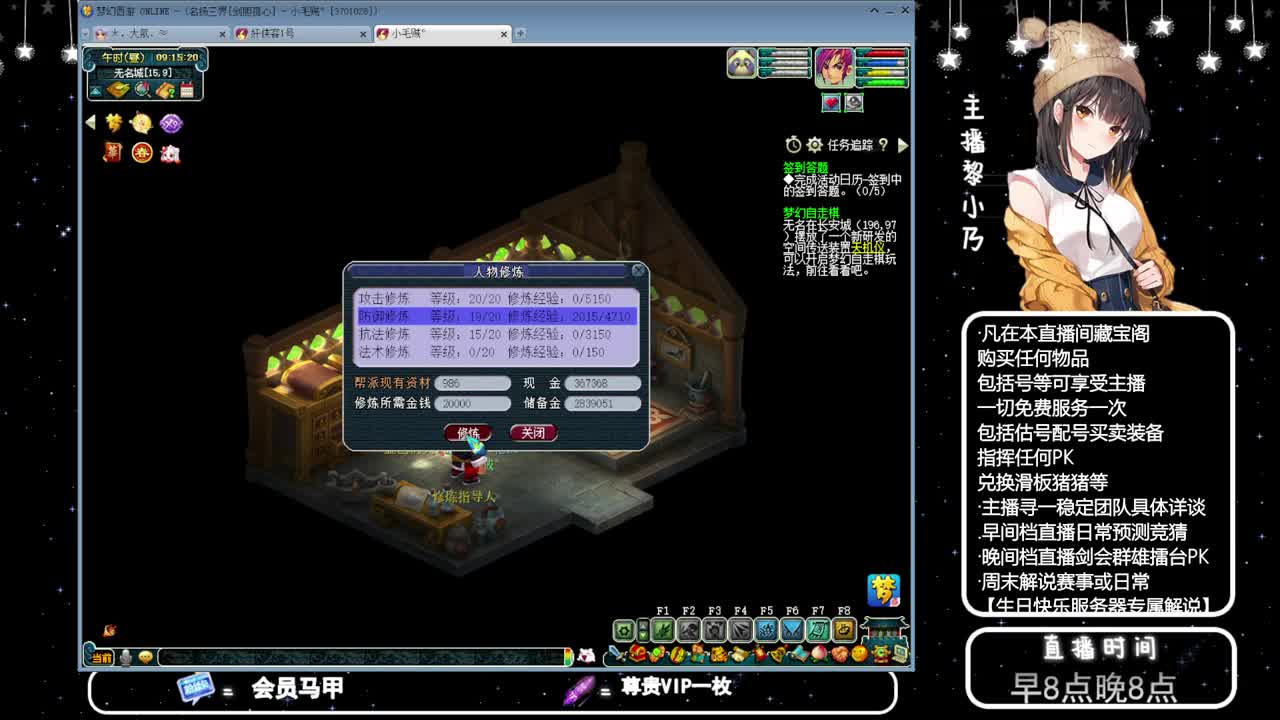Open the treasure chest icon in bottom bar
The width and height of the screenshot is (1280, 720).
tap(638, 654)
